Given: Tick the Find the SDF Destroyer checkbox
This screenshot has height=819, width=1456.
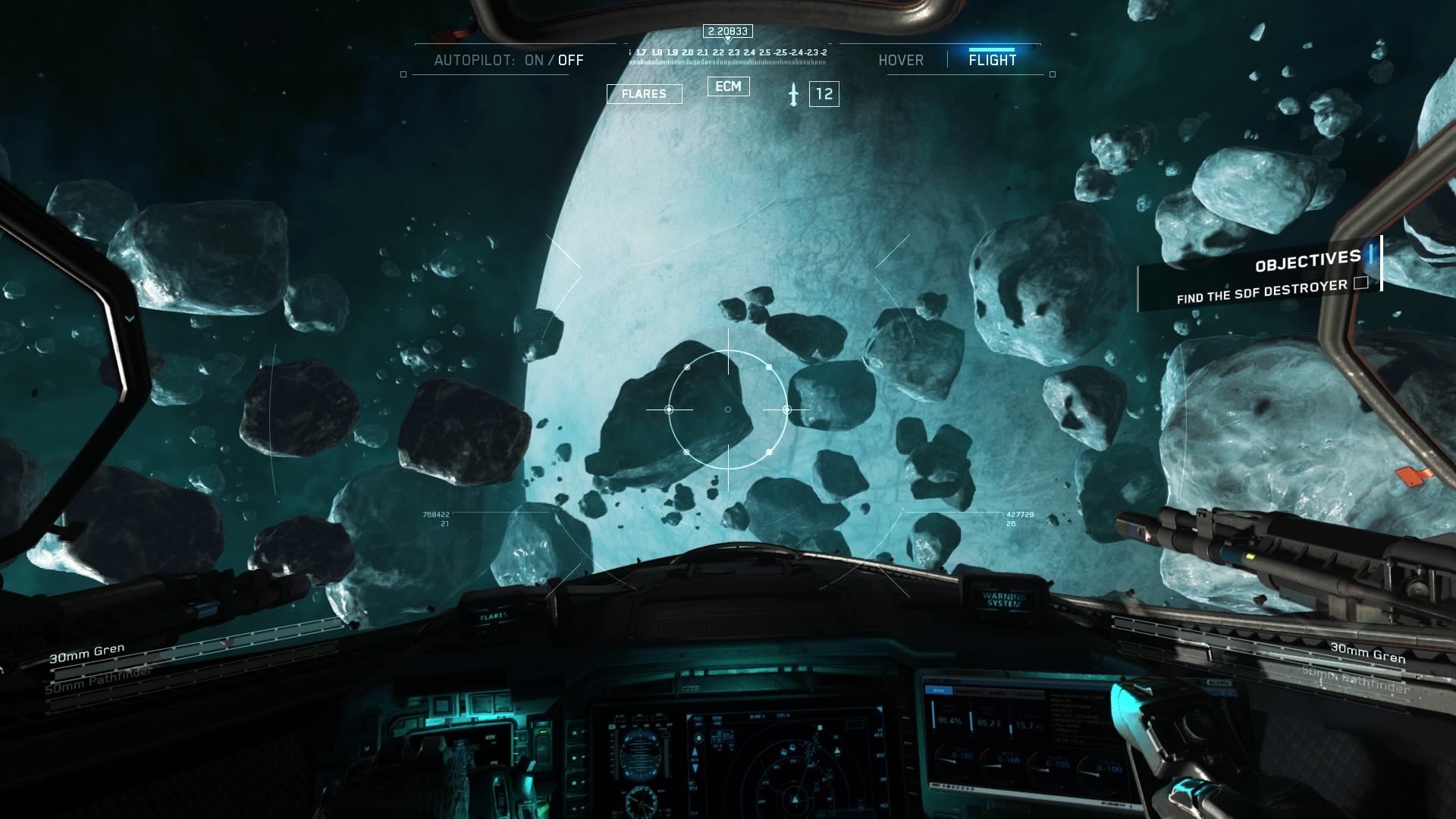Looking at the screenshot, I should 1361,283.
